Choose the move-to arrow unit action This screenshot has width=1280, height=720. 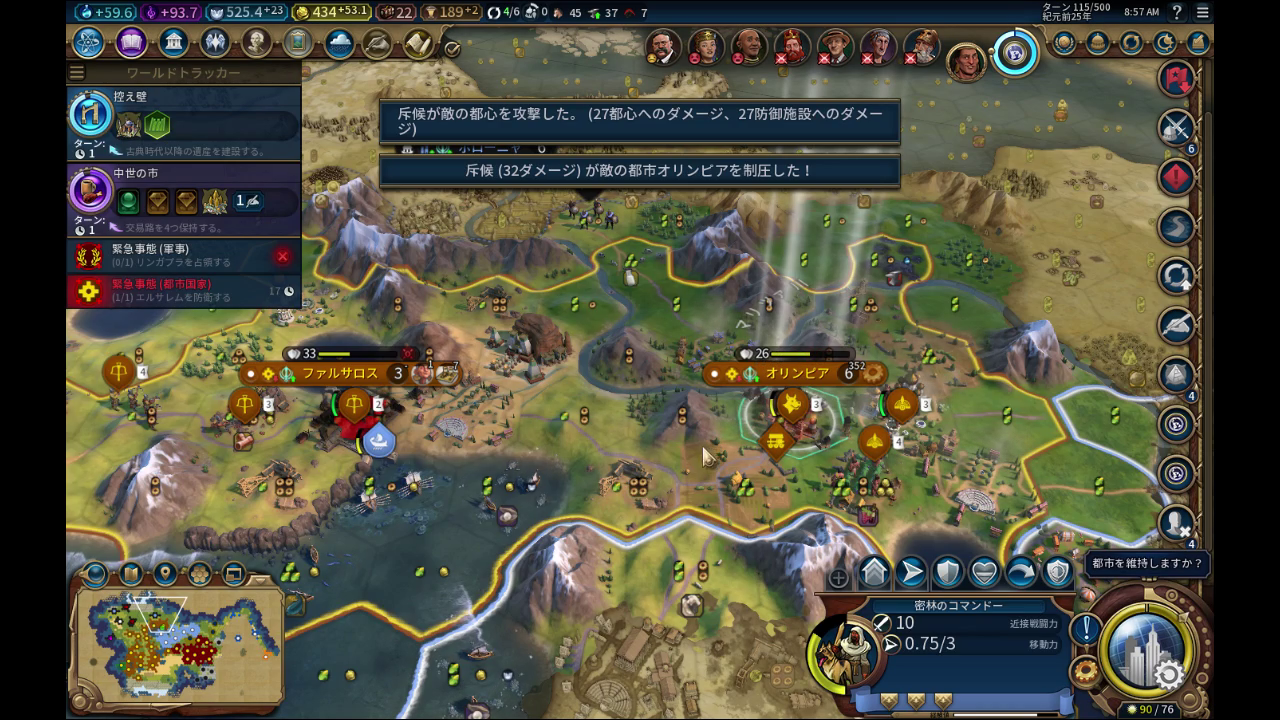[x=910, y=572]
